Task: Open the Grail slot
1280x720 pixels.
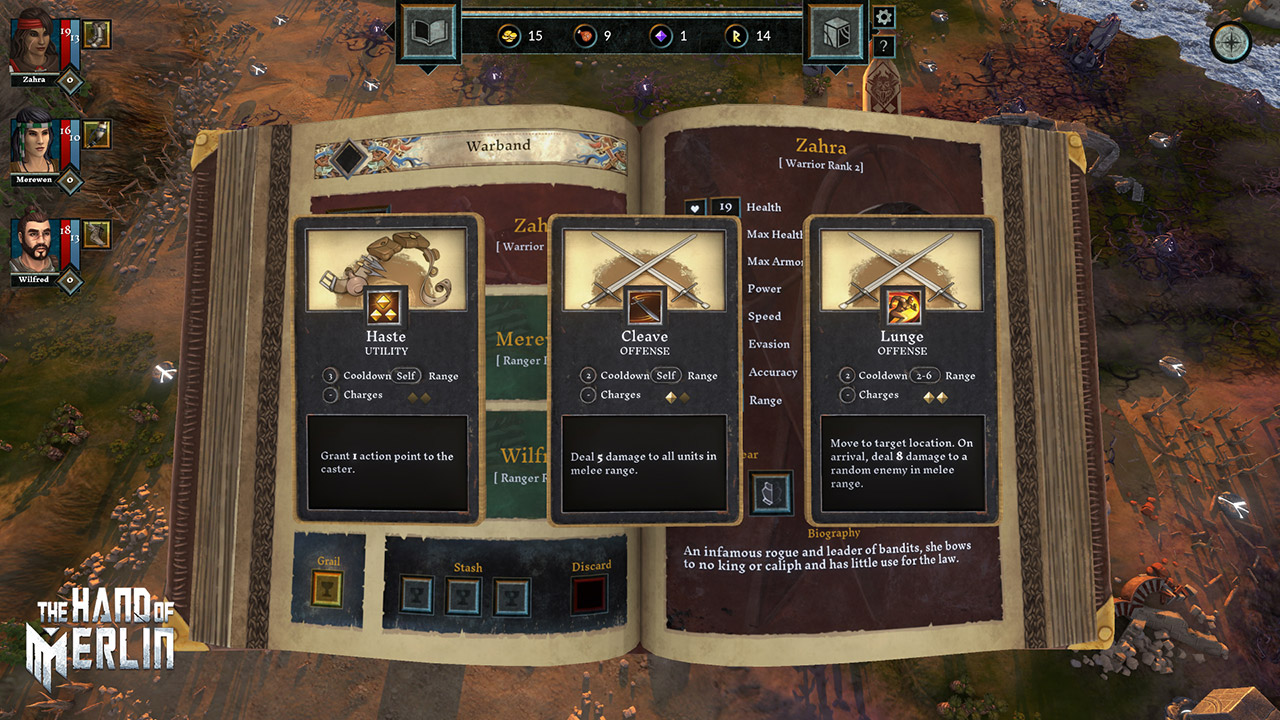Action: tap(328, 590)
